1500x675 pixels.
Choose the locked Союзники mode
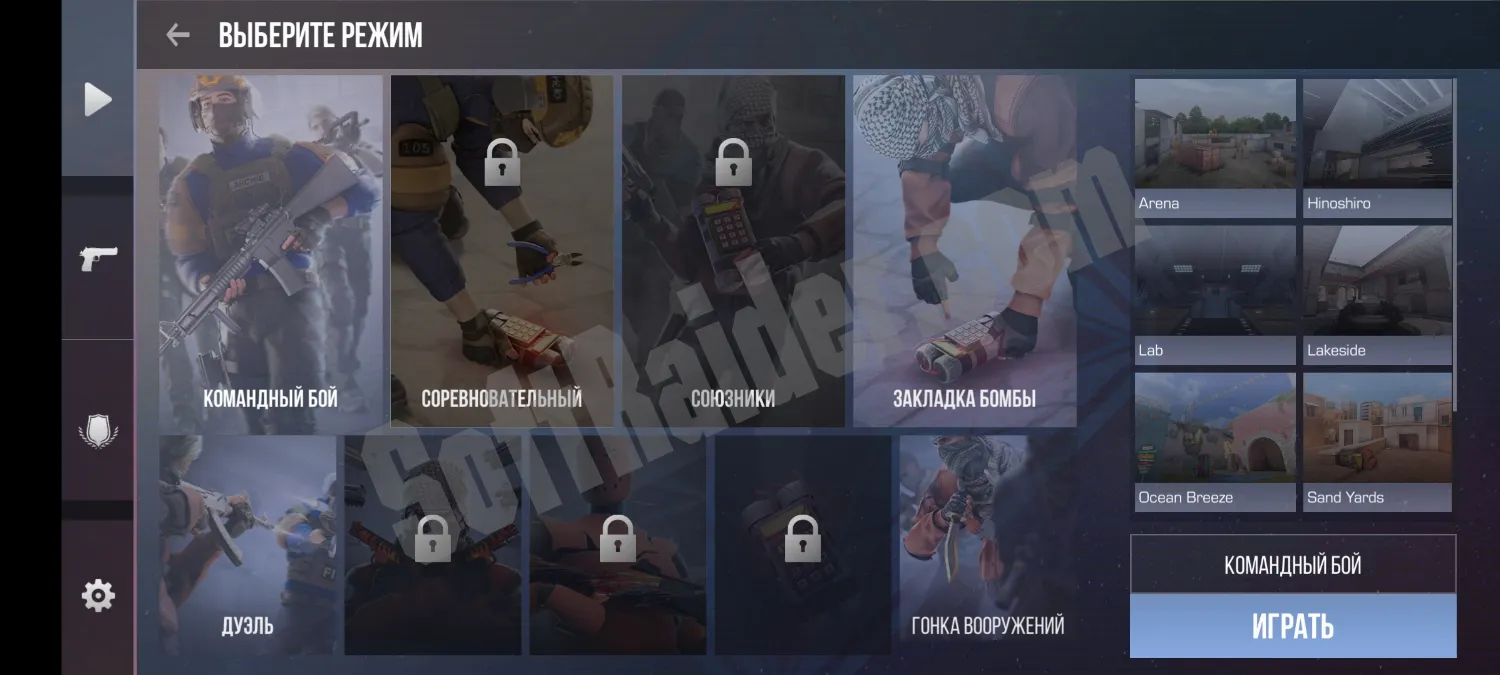point(733,250)
